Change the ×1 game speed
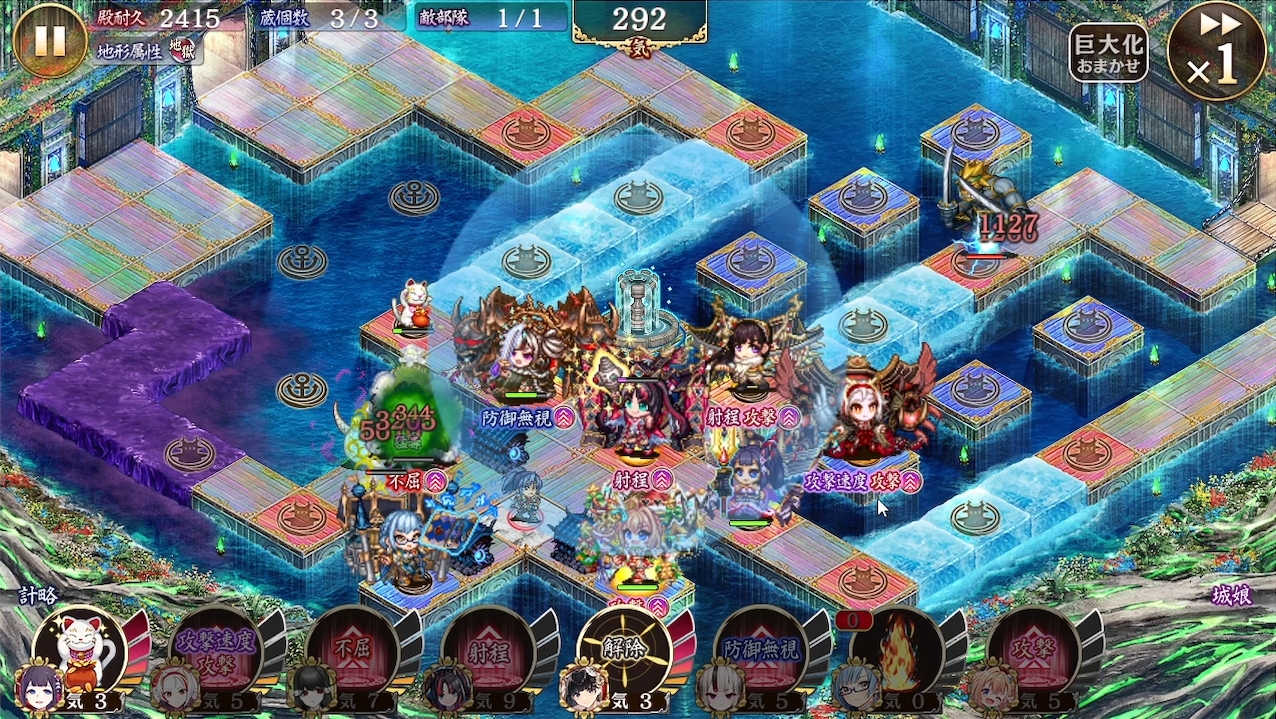 coord(1216,52)
